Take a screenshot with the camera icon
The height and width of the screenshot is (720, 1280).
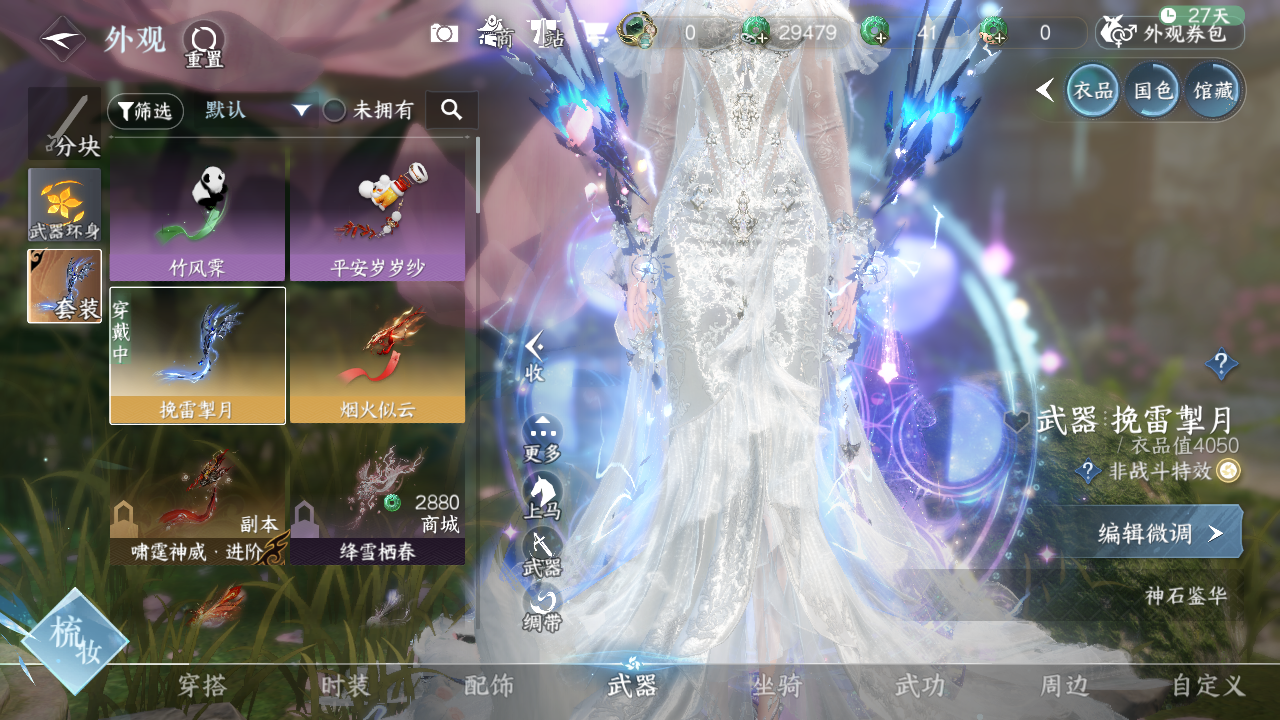click(444, 33)
